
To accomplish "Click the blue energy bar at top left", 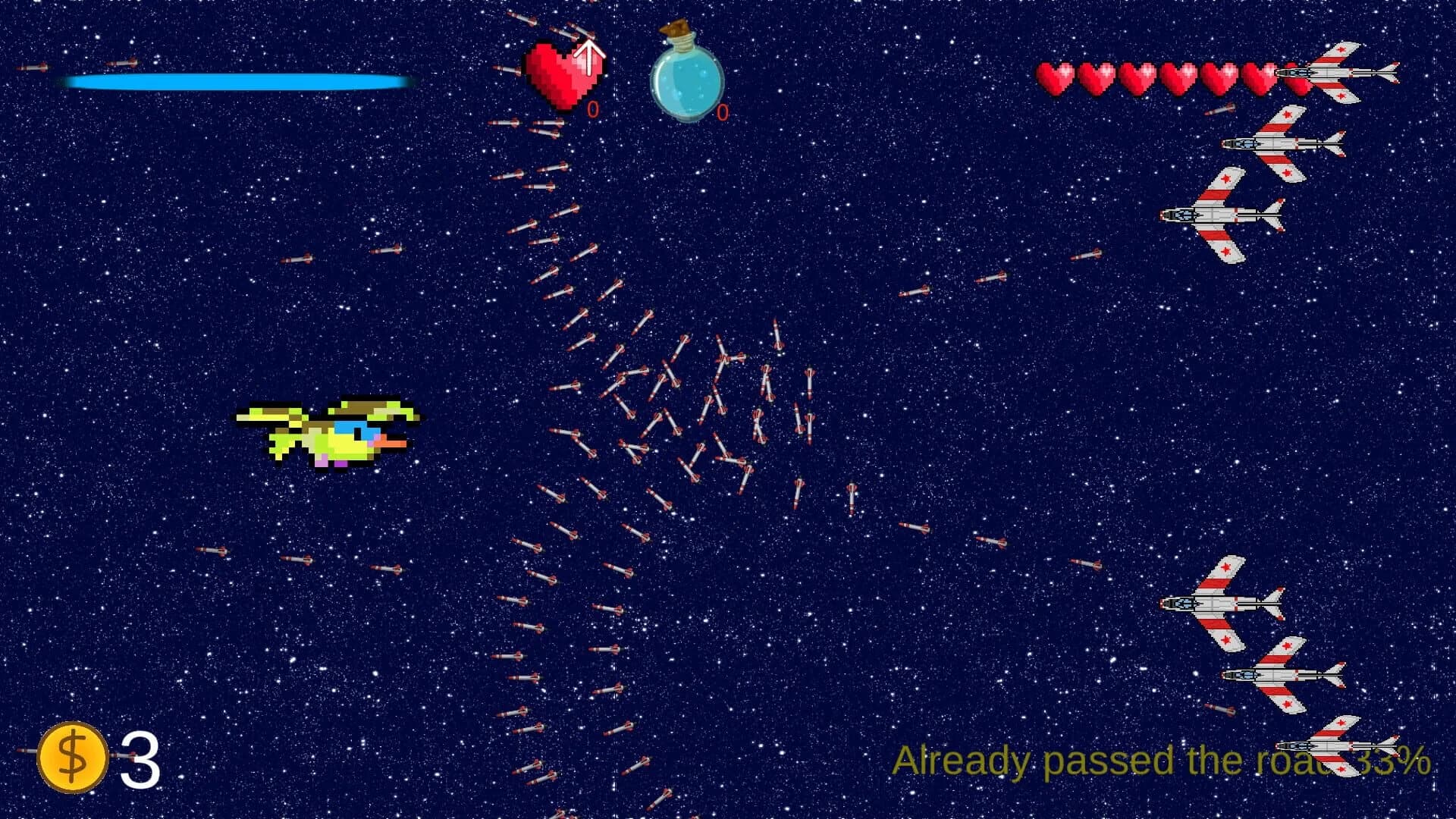I will (235, 80).
